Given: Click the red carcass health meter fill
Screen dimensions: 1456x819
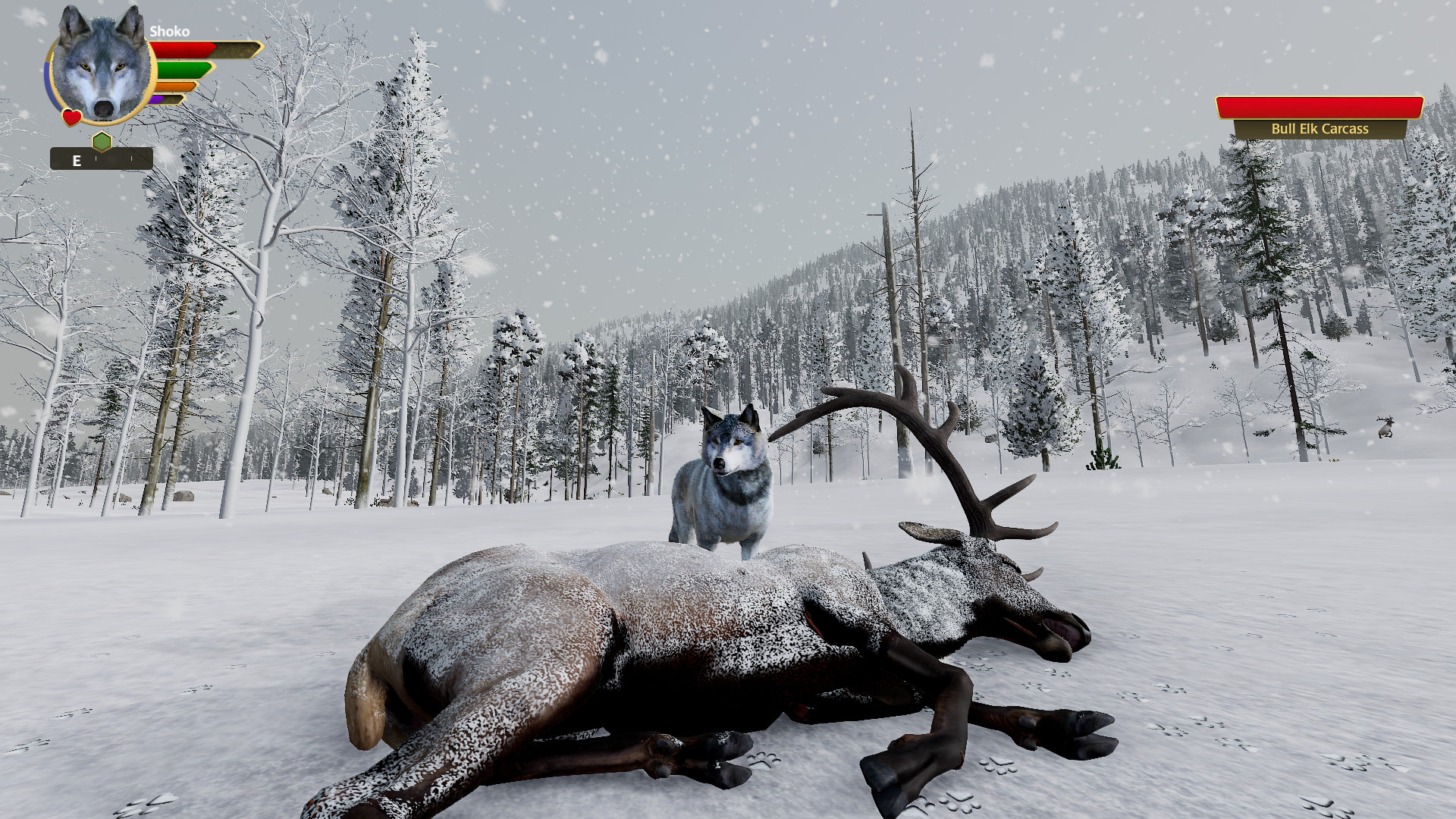Looking at the screenshot, I should (1319, 107).
